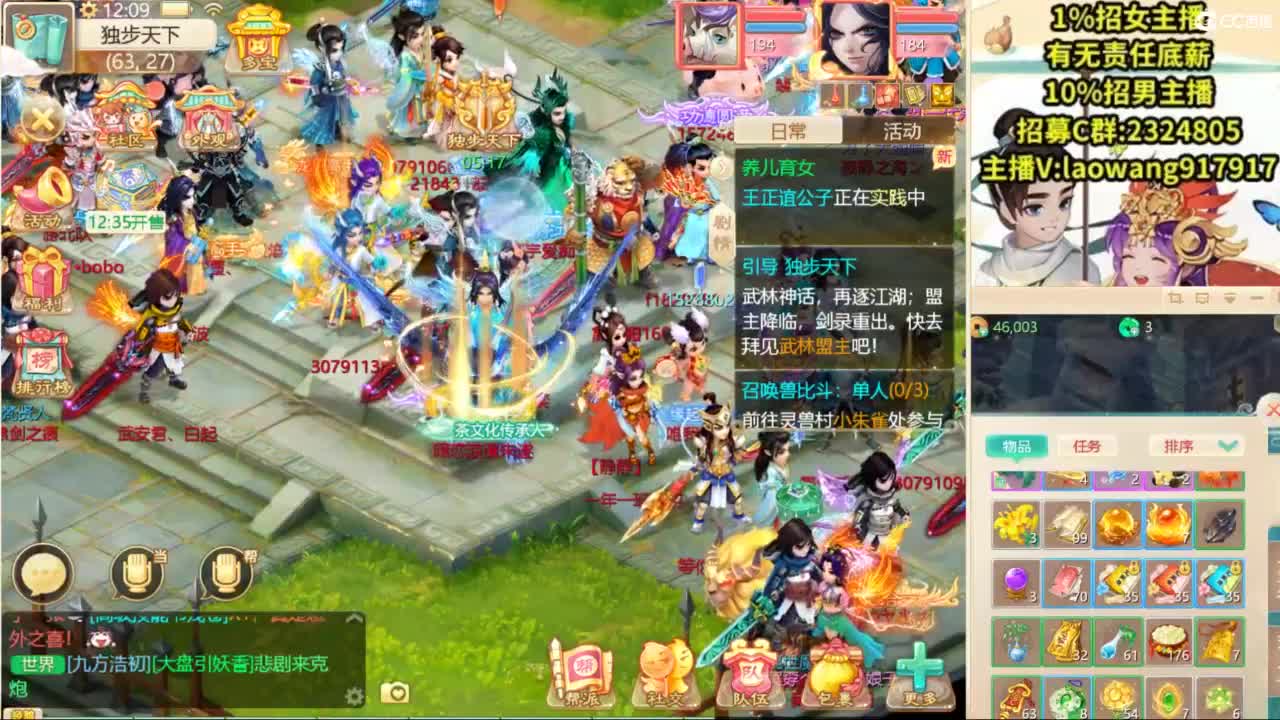Switch to the 任务 tab in item panel
The width and height of the screenshot is (1280, 720).
(1087, 446)
